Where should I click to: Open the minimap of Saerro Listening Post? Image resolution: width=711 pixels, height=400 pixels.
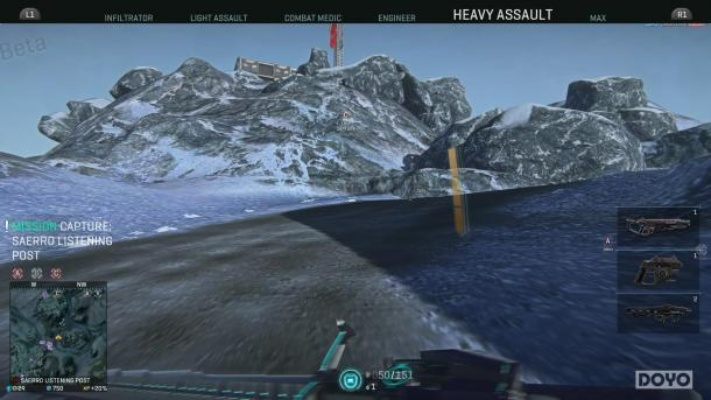[57, 328]
